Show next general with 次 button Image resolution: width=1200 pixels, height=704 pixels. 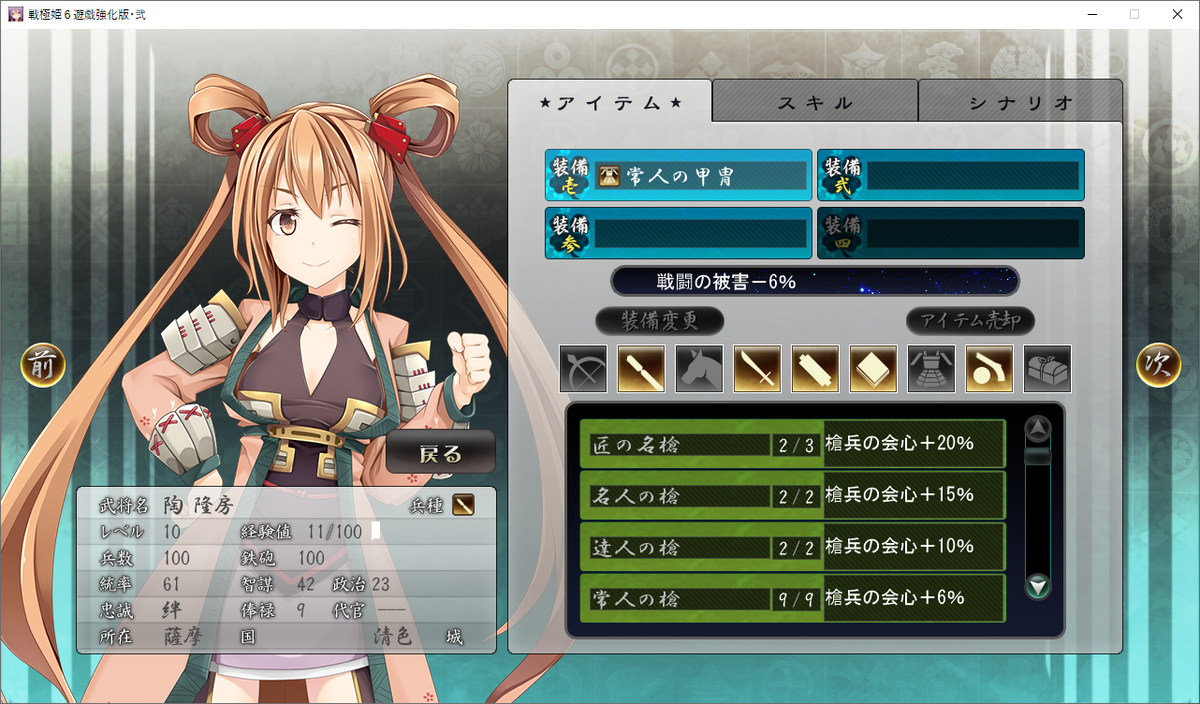tap(1158, 366)
